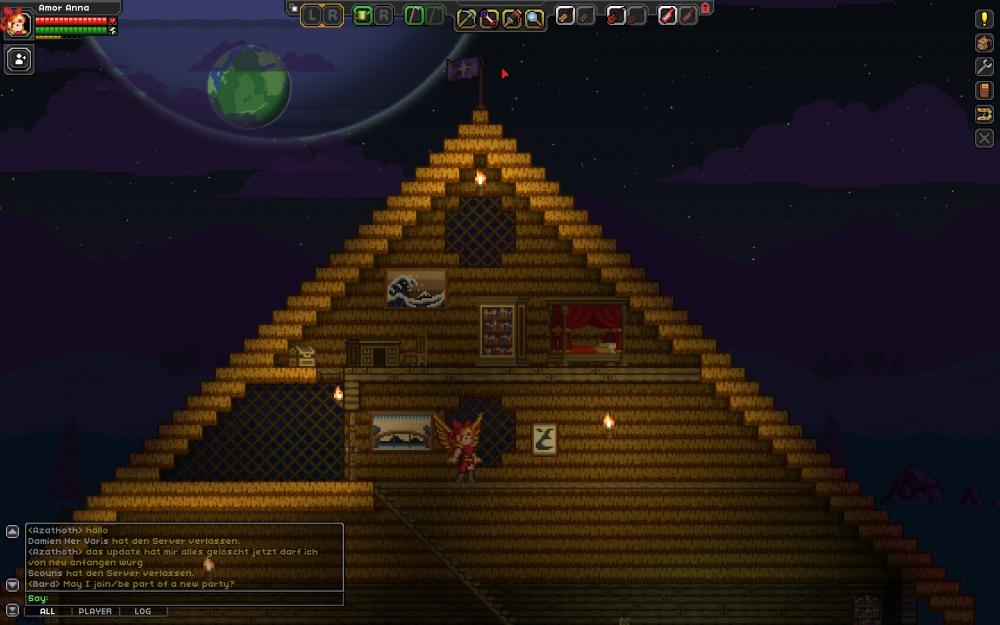The width and height of the screenshot is (1000, 625).
Task: Click the chat scroll-up arrow
Action: [12, 530]
